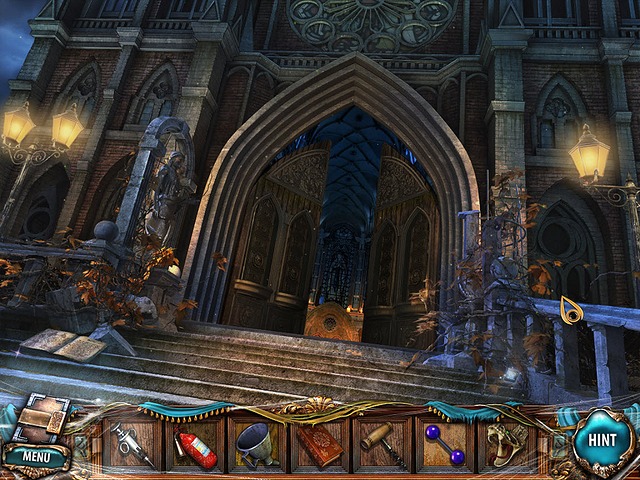Select the corkscrew inventory slot
The width and height of the screenshot is (640, 480).
(383, 443)
